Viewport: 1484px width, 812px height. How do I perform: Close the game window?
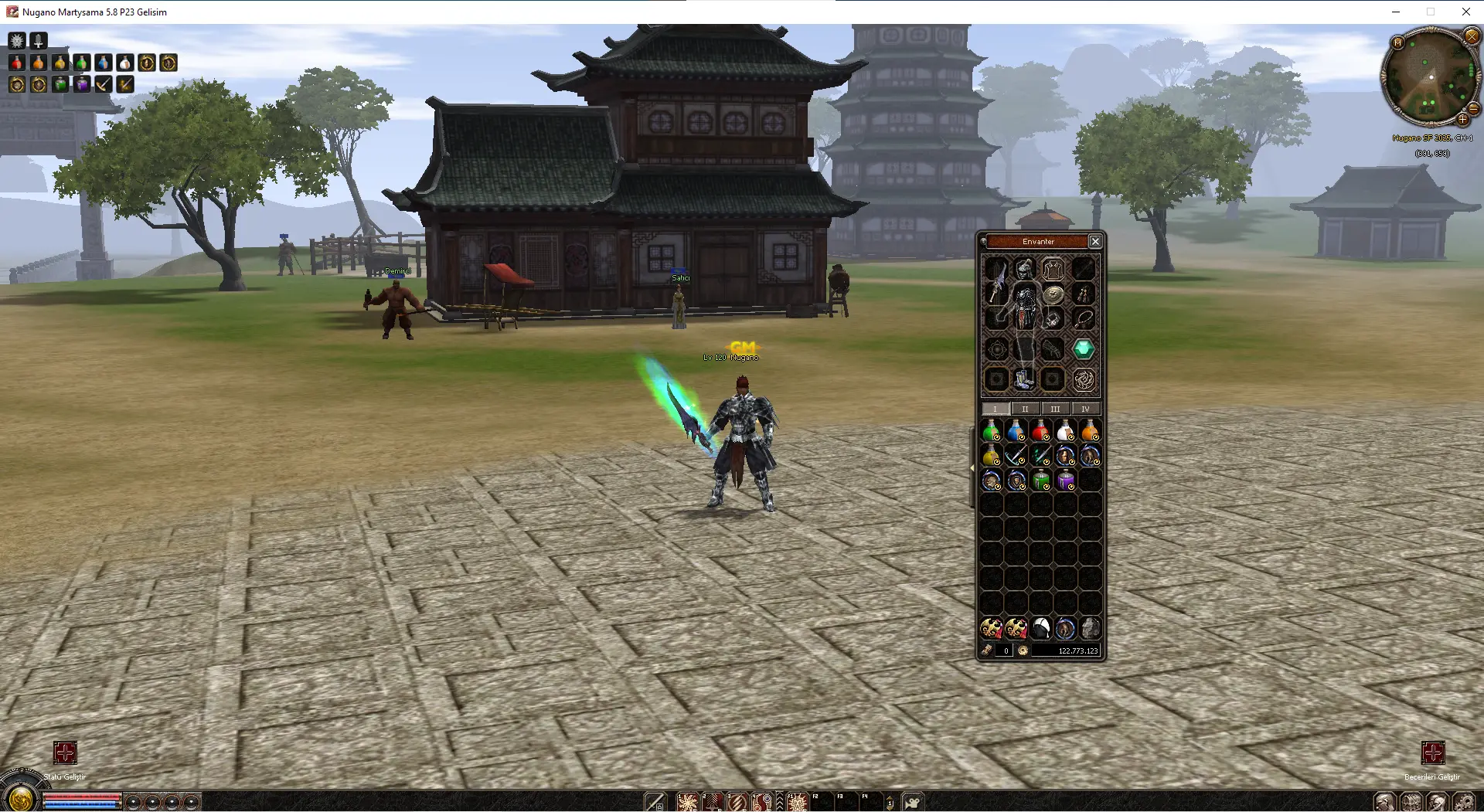coord(1465,12)
